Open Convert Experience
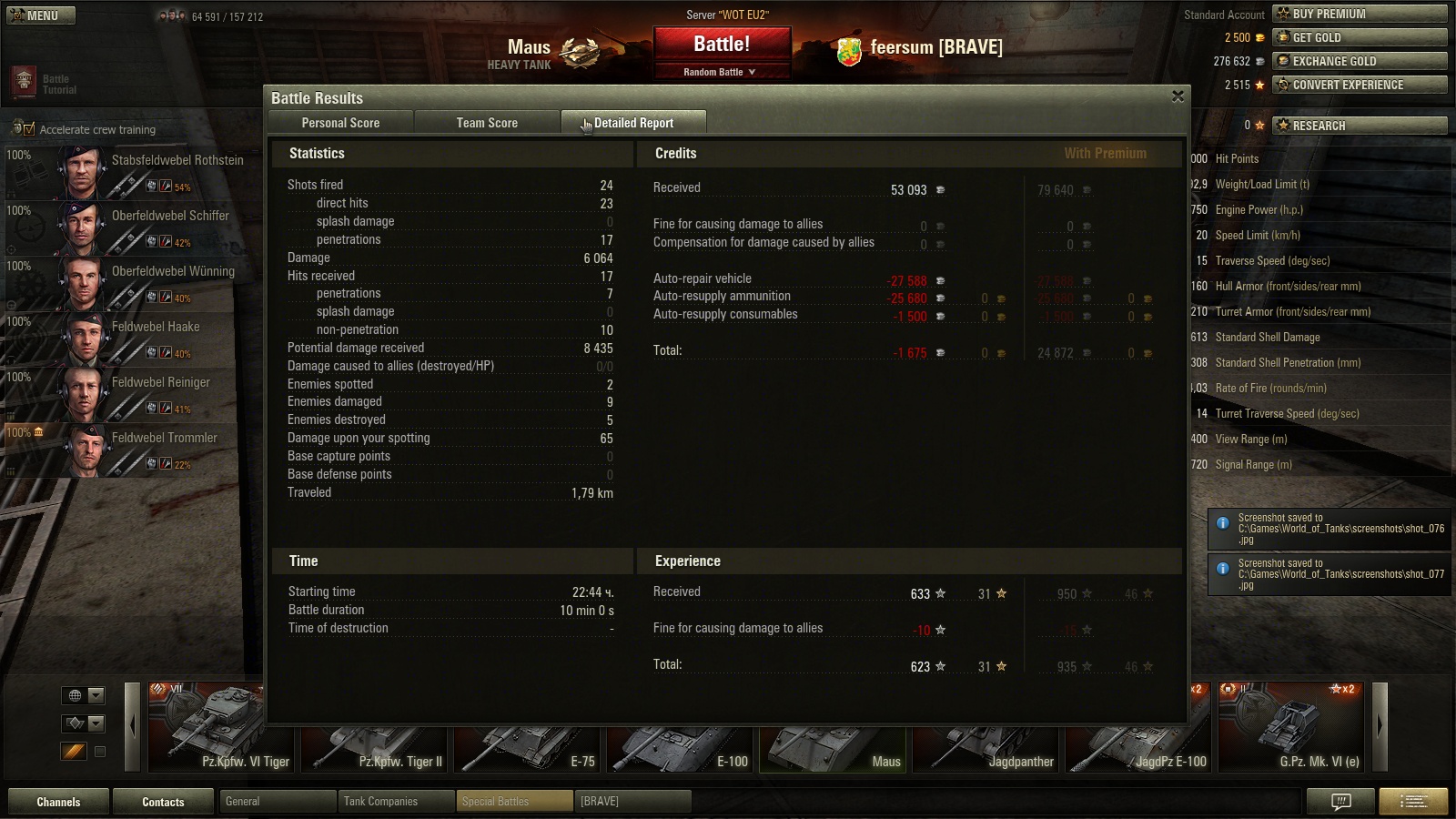Image resolution: width=1456 pixels, height=819 pixels. point(1360,85)
